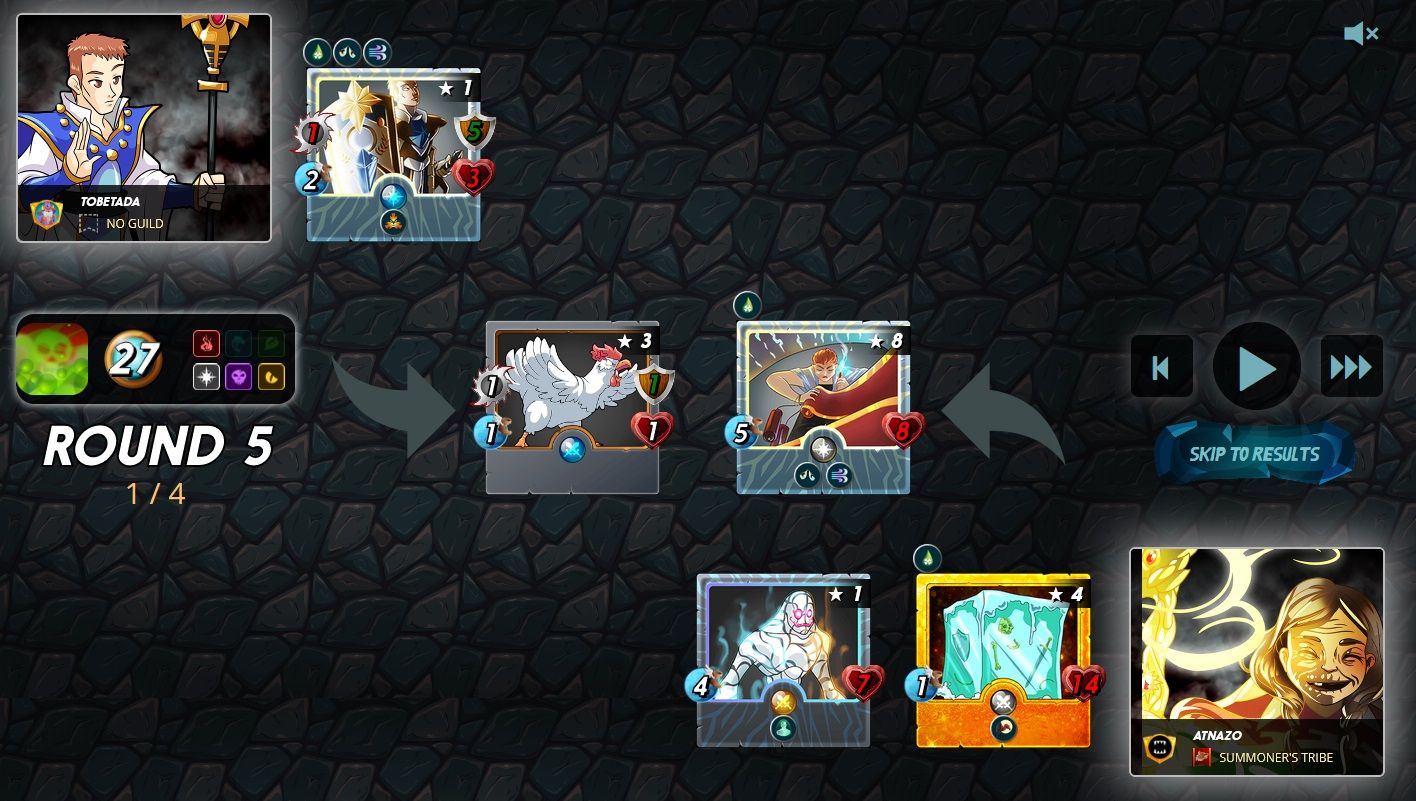
Task: Toggle the muted sound speaker icon
Action: tap(1360, 34)
